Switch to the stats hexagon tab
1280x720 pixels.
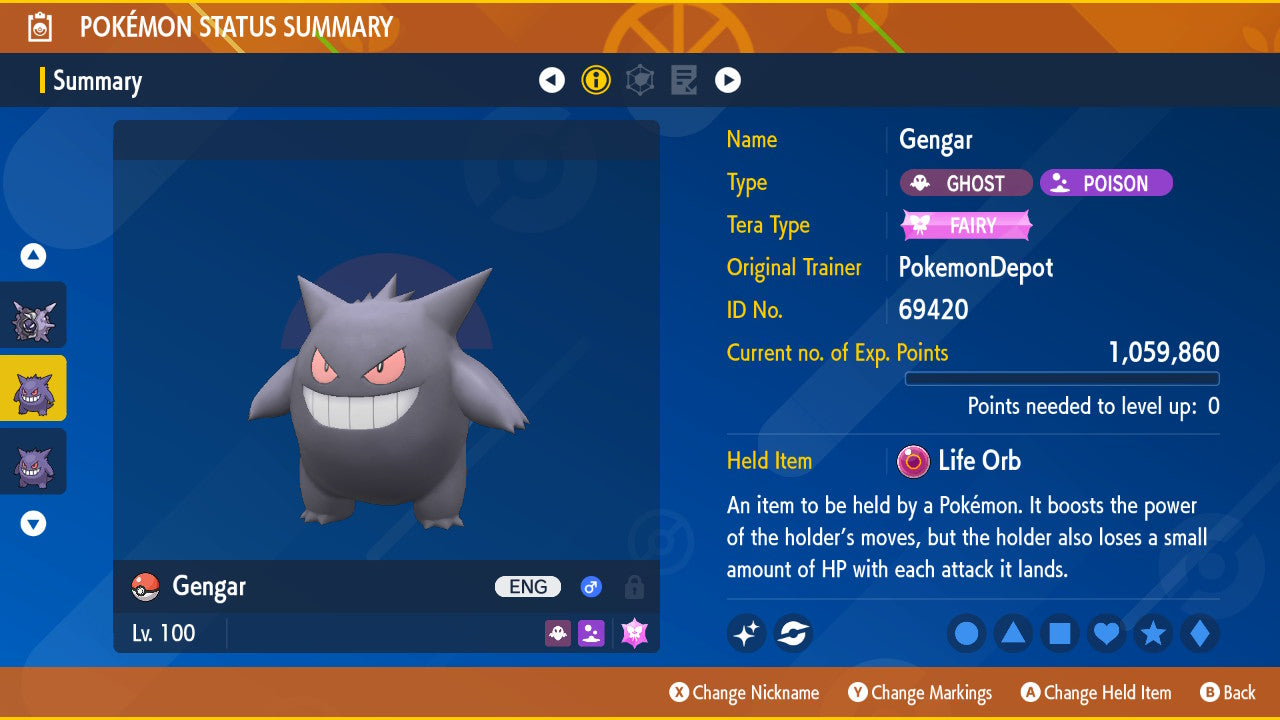coord(640,80)
